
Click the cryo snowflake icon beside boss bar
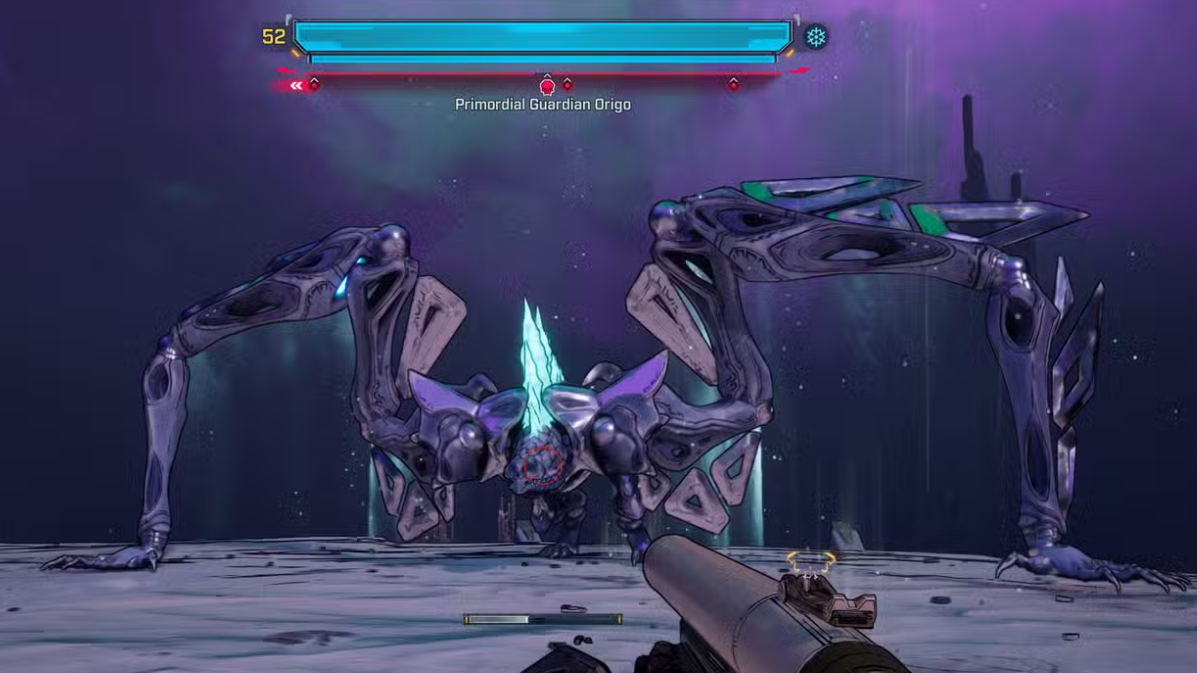click(816, 38)
